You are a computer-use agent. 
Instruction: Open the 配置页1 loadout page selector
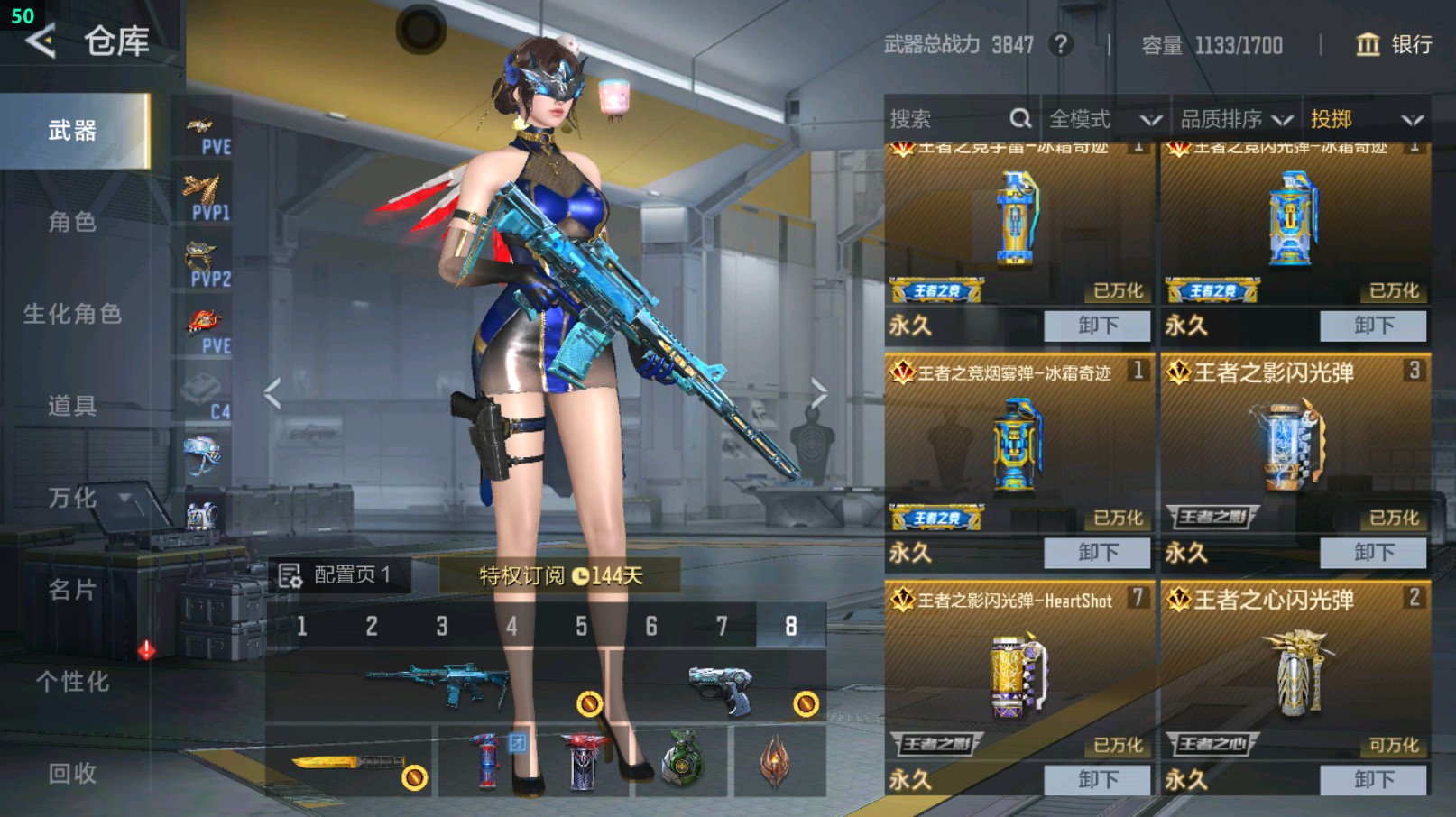coord(339,575)
